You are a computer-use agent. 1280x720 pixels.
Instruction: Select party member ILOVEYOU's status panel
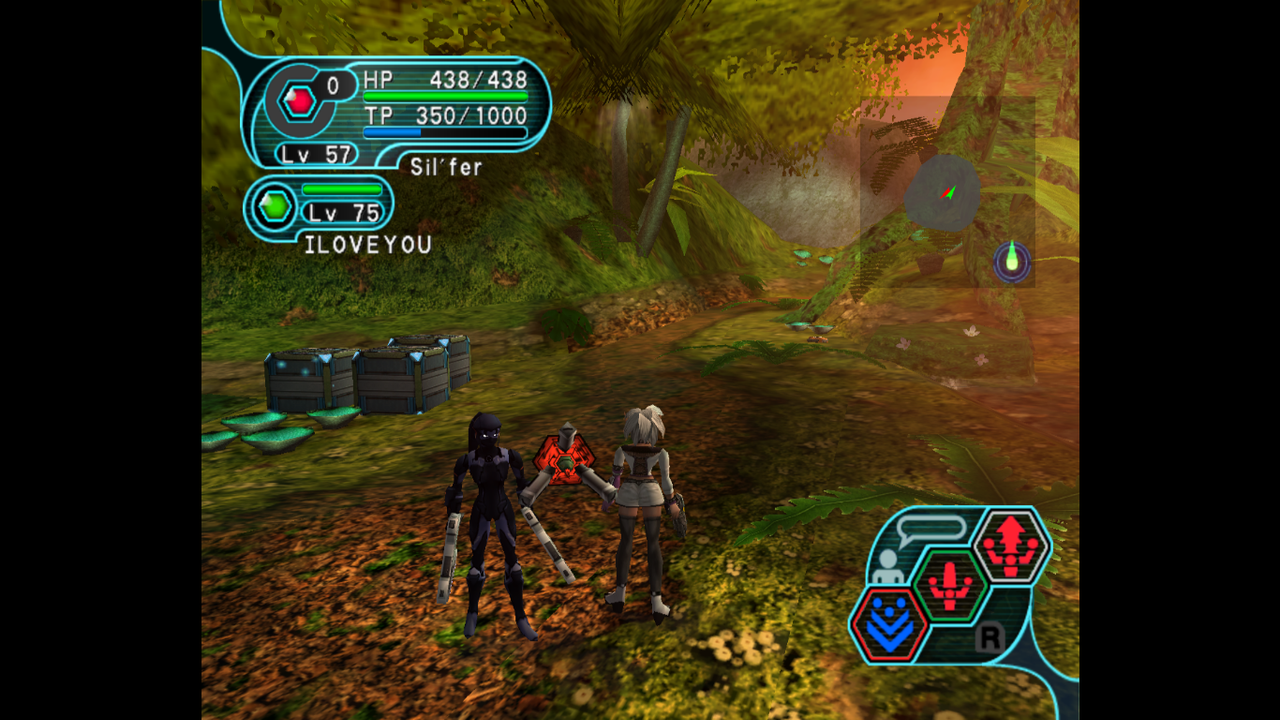tap(319, 208)
